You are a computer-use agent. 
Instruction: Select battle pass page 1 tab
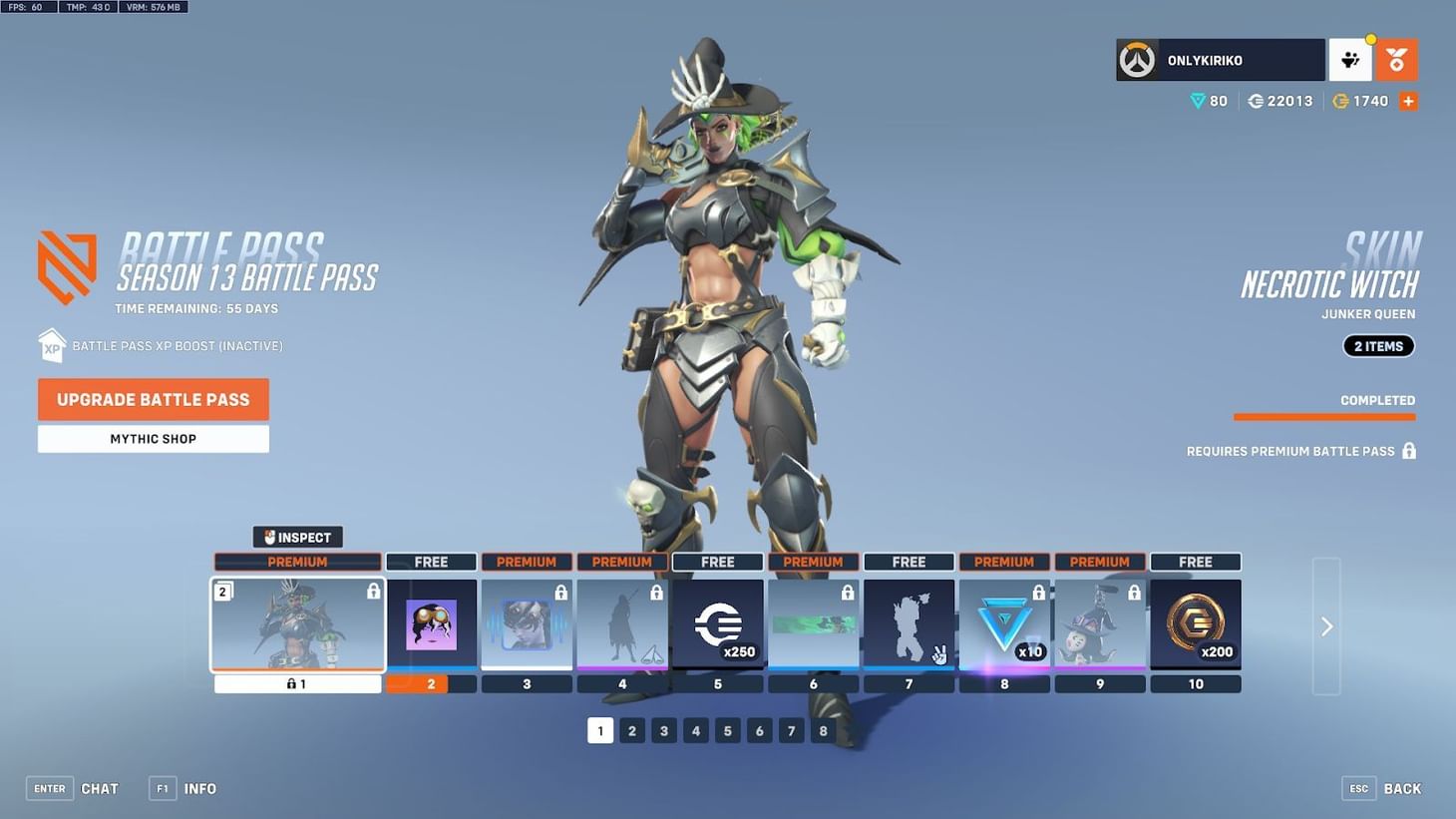pyautogui.click(x=600, y=730)
